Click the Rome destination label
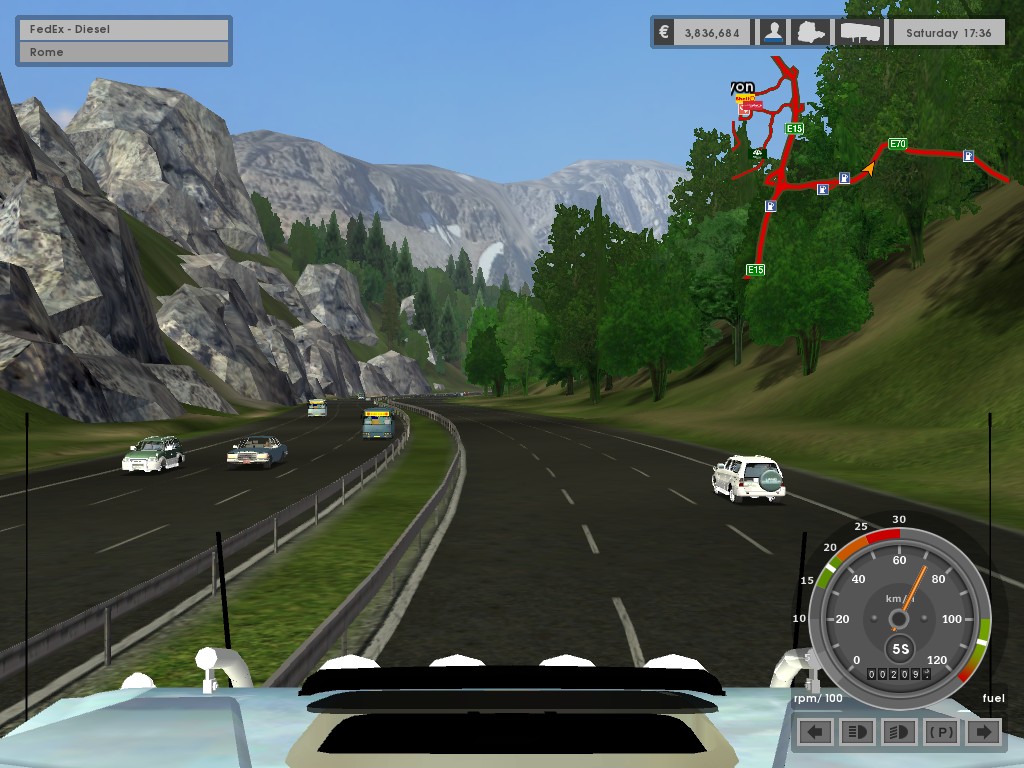 pyautogui.click(x=124, y=52)
